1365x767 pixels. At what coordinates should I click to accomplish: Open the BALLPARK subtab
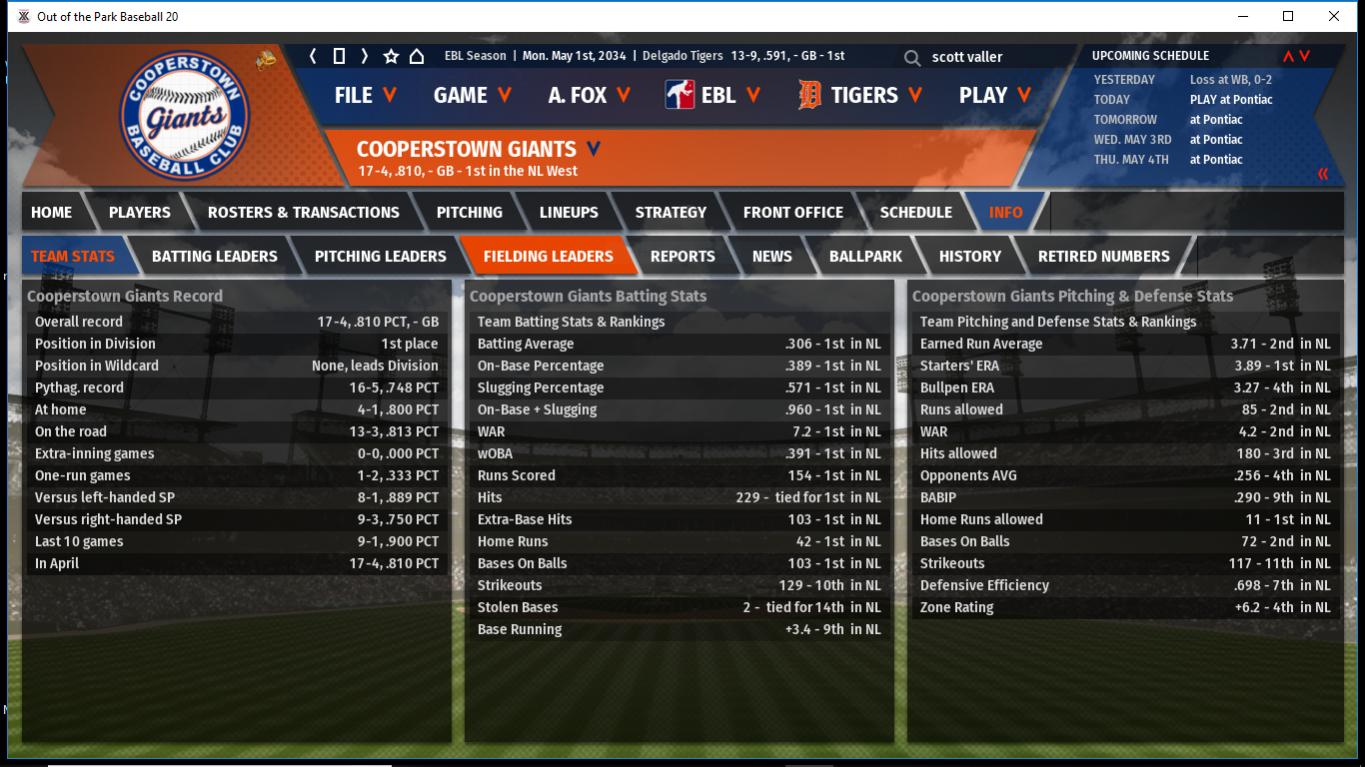pos(865,256)
